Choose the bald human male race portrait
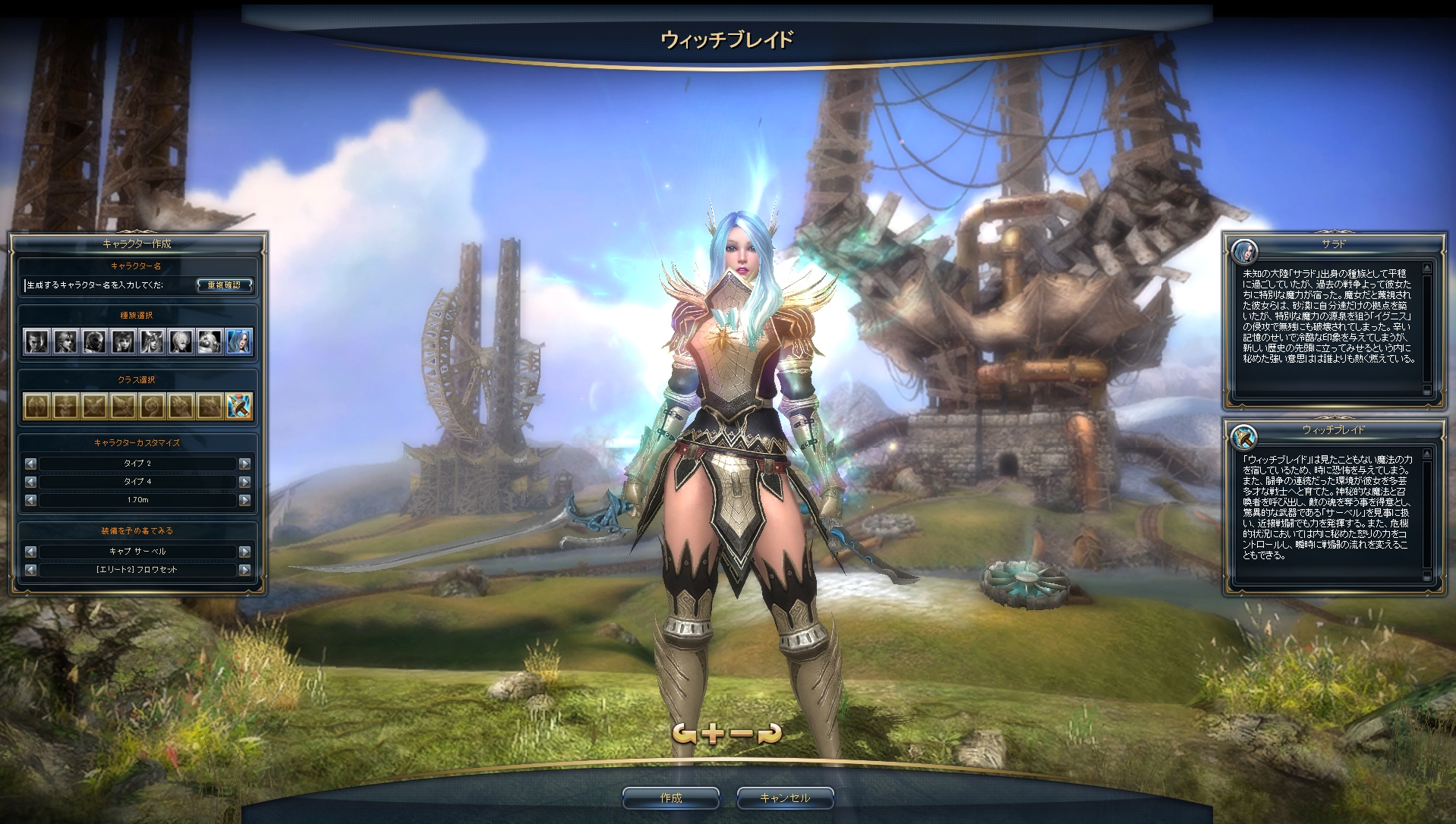The width and height of the screenshot is (1456, 824). click(36, 342)
